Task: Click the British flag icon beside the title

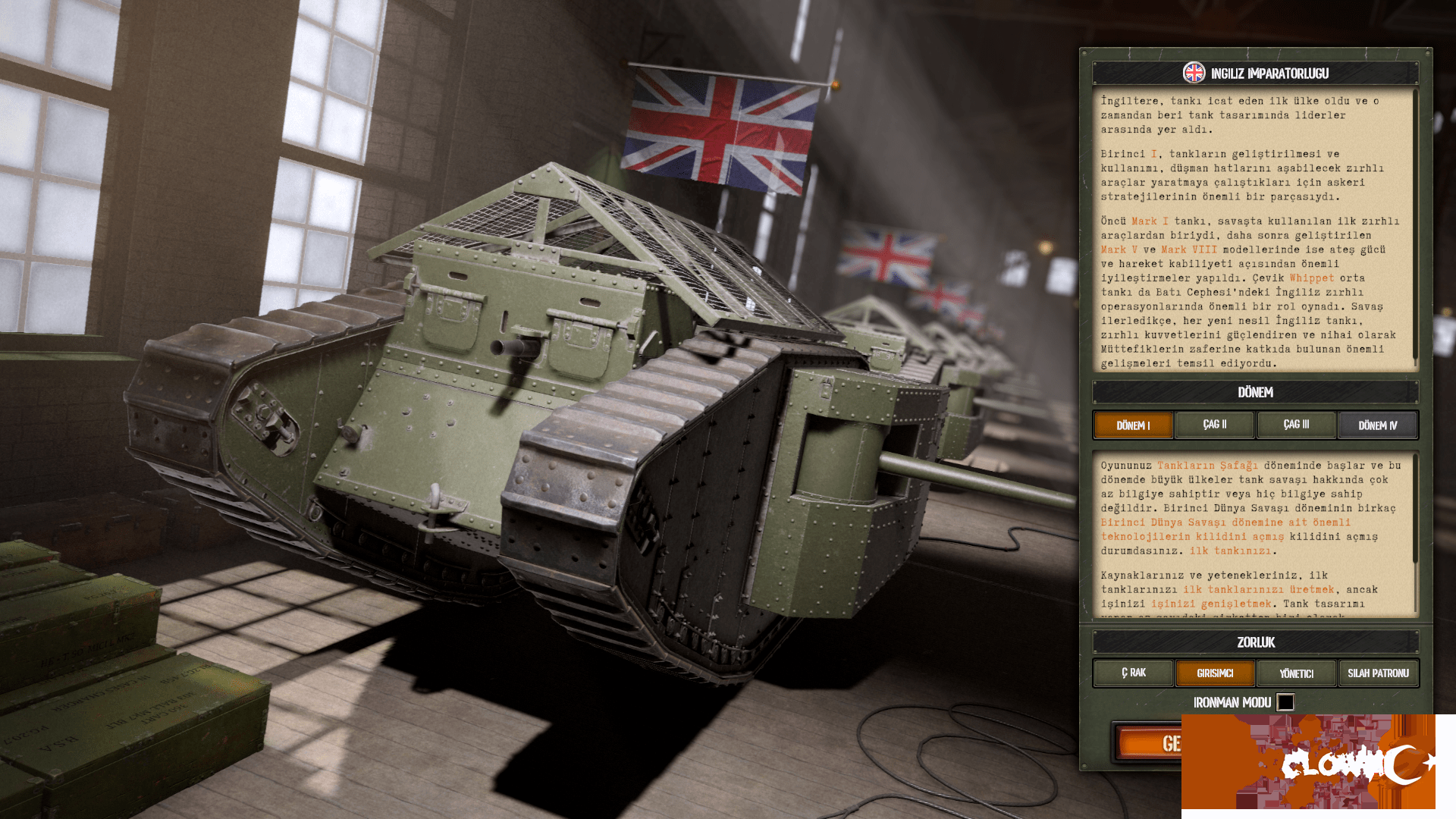Action: pos(1195,74)
